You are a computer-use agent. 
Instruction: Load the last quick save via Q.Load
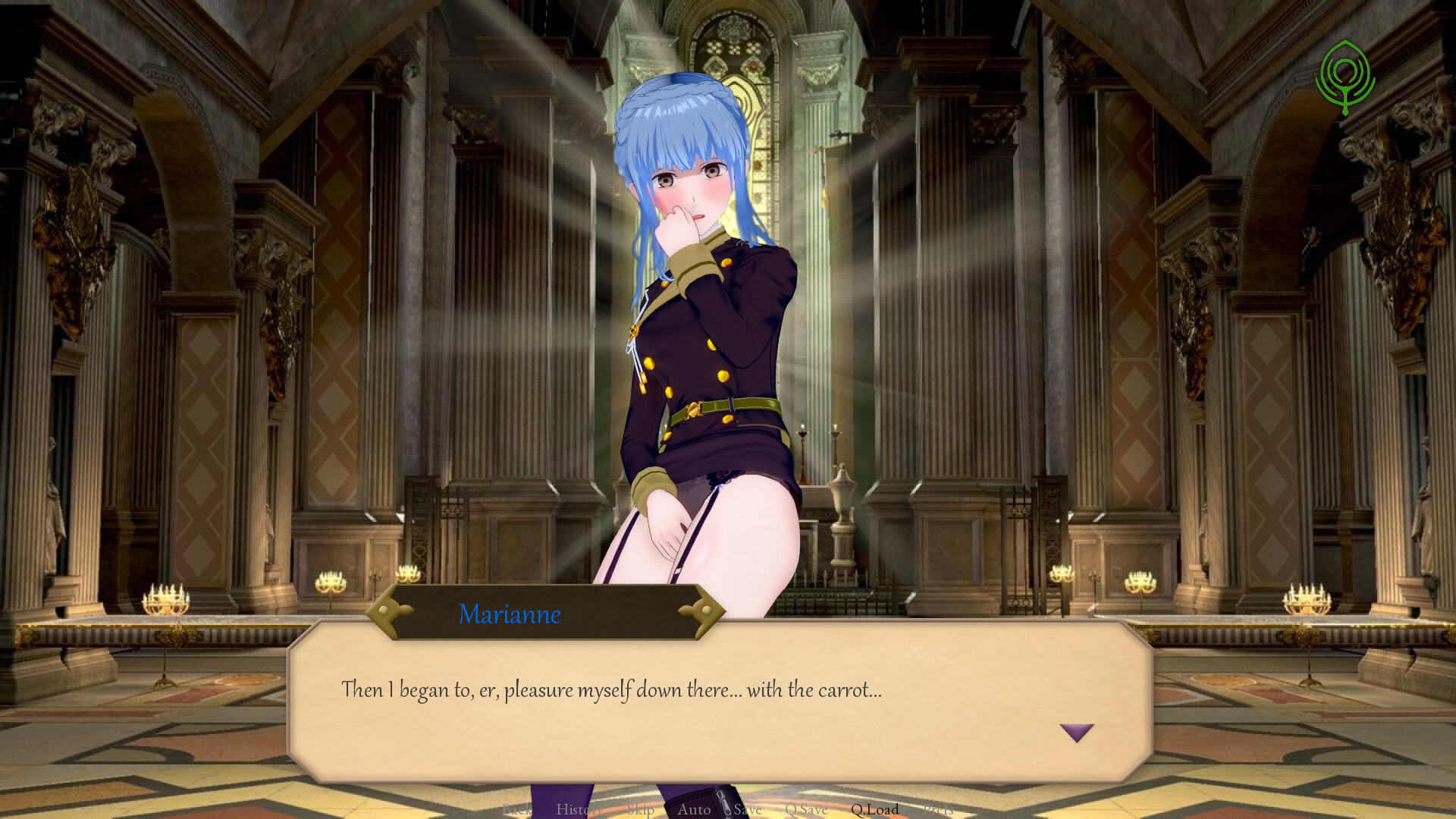click(875, 810)
